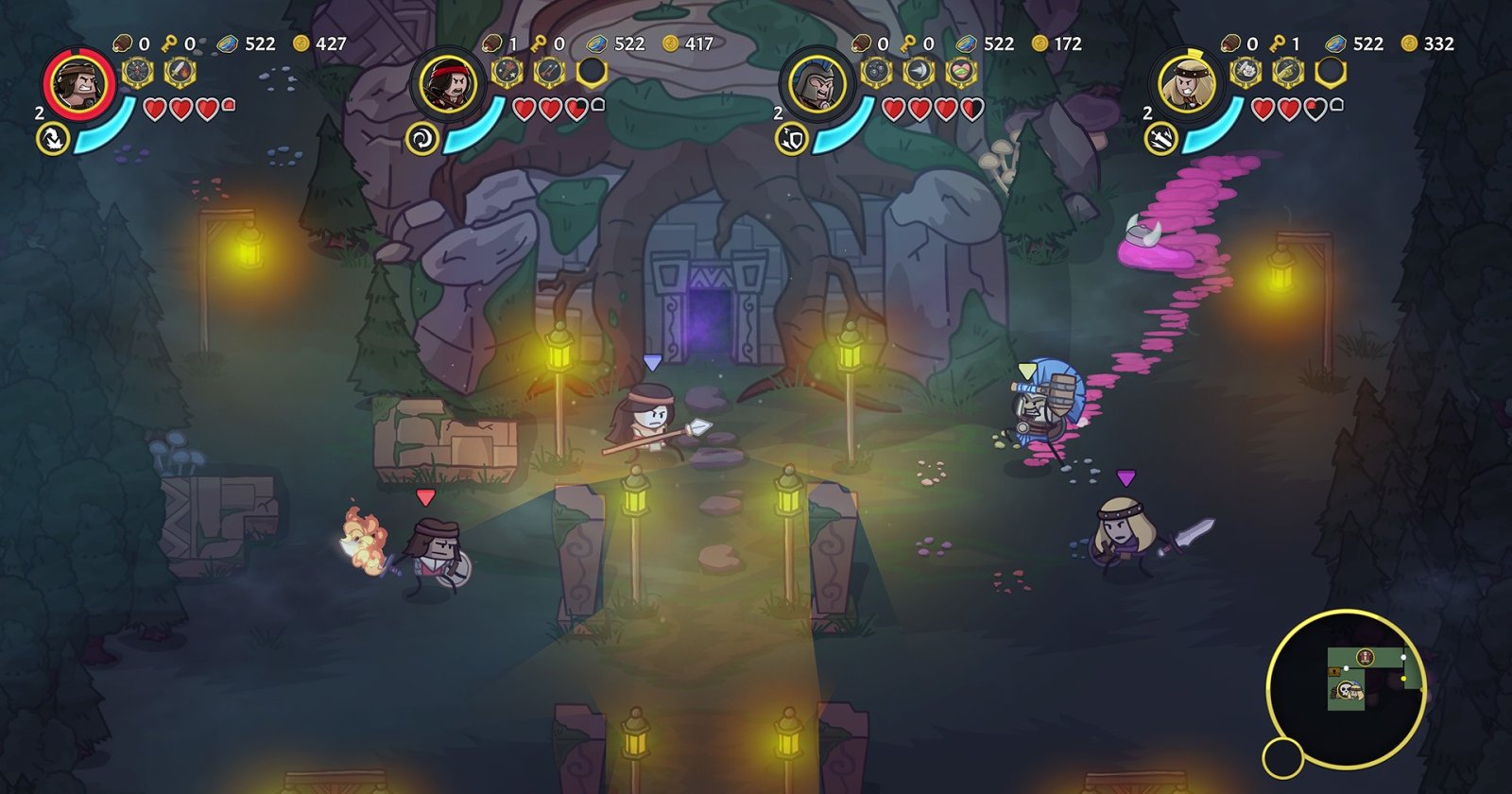Click the helmeted knight player portrait
Viewport: 1512px width, 794px height.
coord(816,84)
